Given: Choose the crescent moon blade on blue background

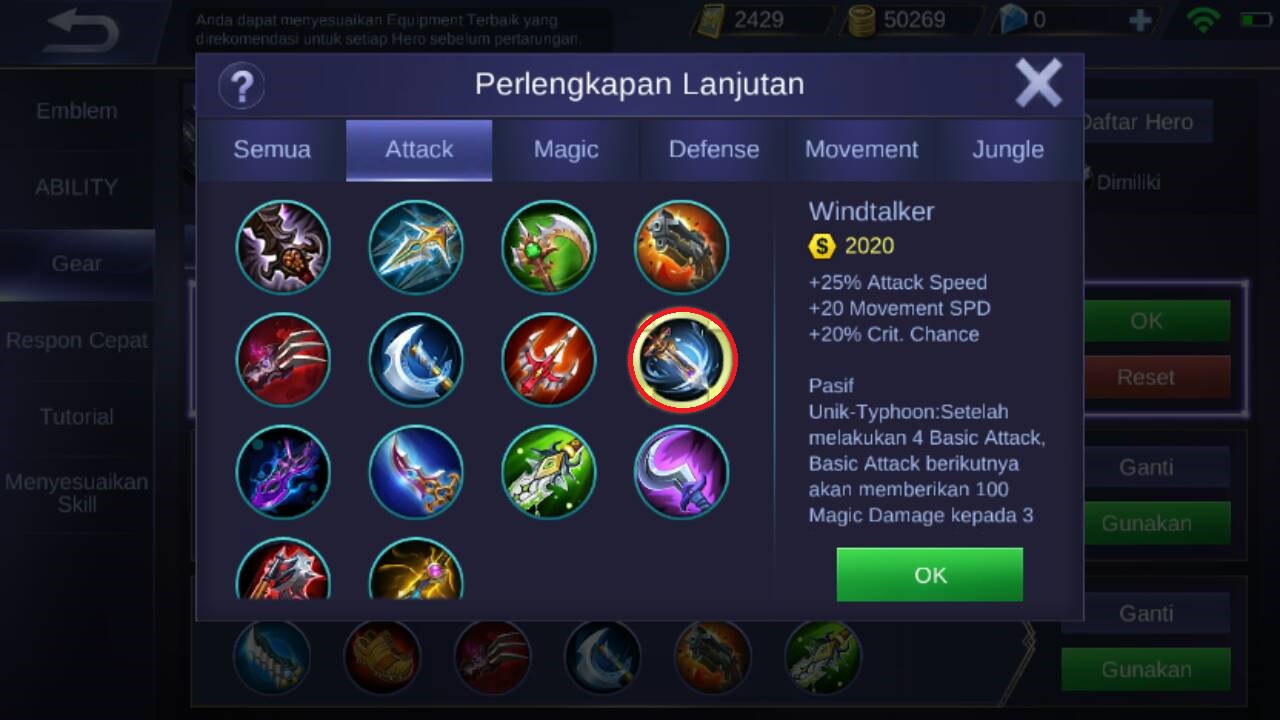Looking at the screenshot, I should click(416, 359).
